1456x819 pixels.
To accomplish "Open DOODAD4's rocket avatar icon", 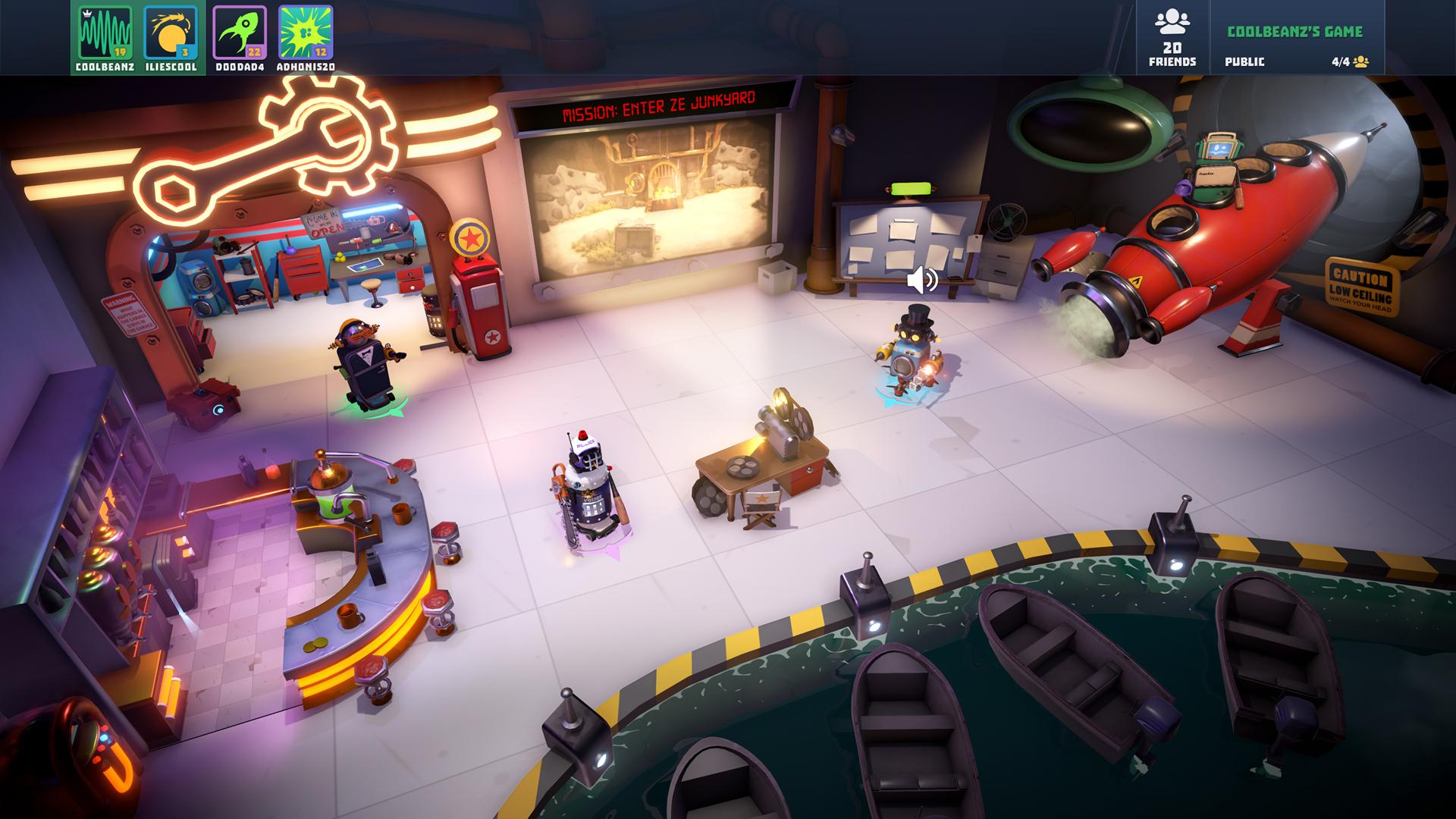I will [239, 33].
